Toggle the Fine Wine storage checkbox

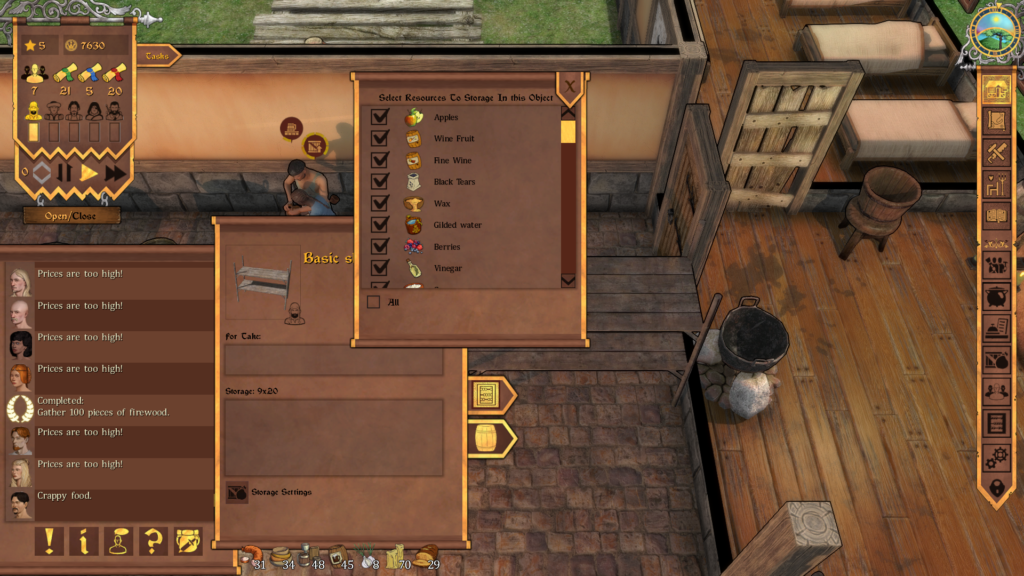tap(380, 161)
